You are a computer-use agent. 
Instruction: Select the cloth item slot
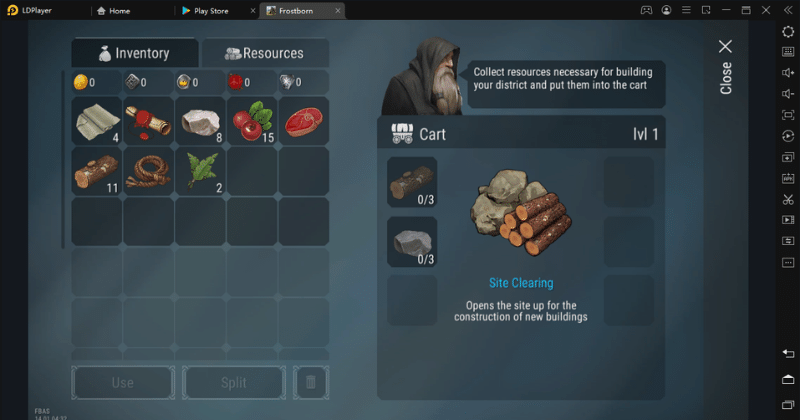pos(97,121)
